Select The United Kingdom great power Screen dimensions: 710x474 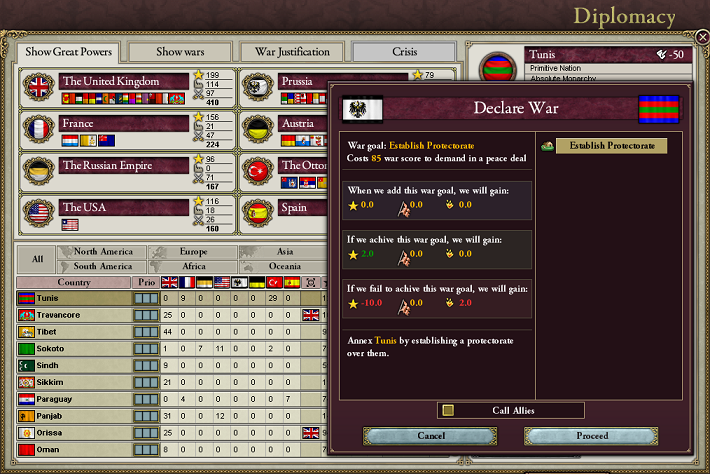point(124,81)
